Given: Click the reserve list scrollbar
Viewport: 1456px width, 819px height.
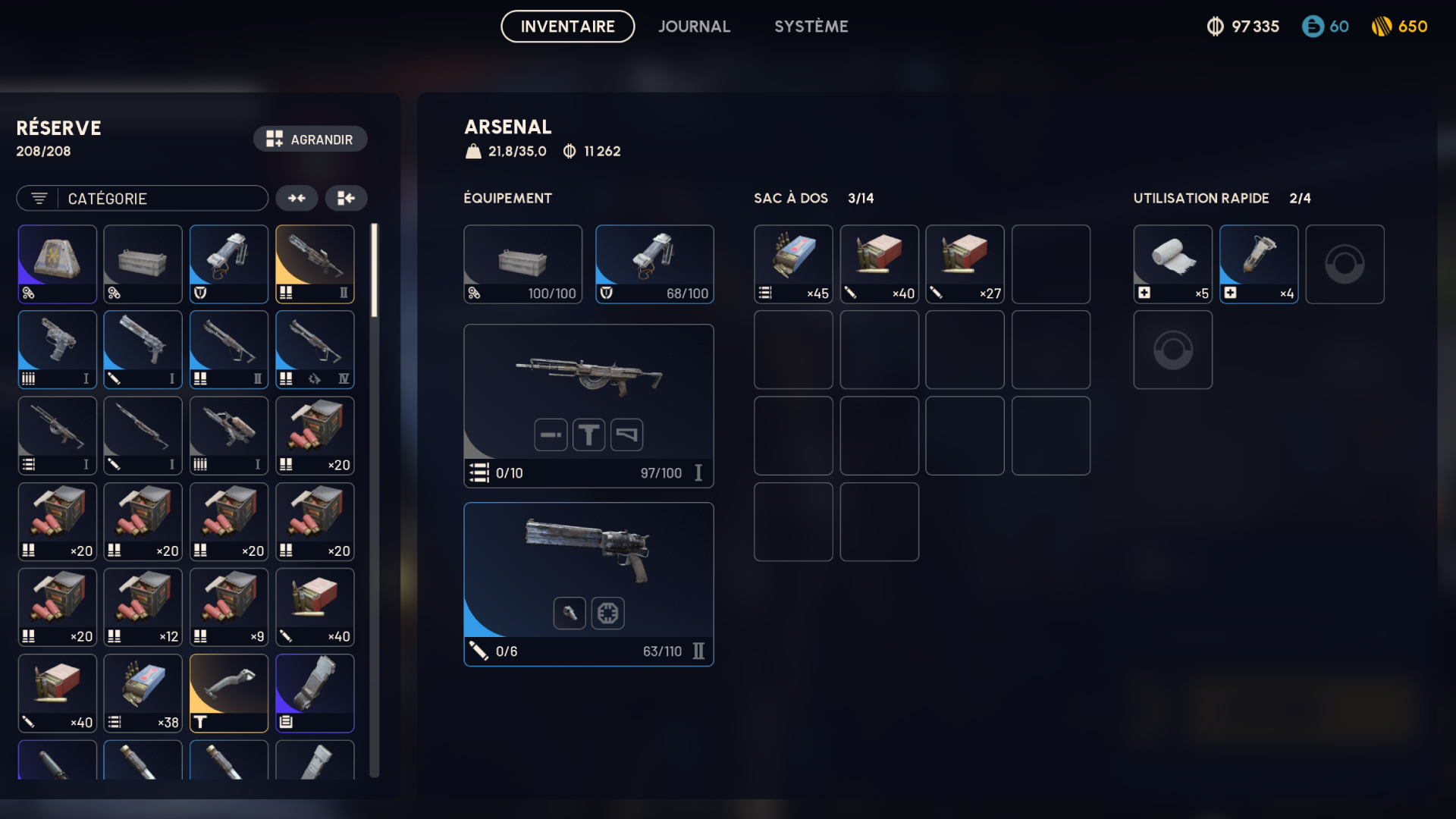Looking at the screenshot, I should 374,271.
